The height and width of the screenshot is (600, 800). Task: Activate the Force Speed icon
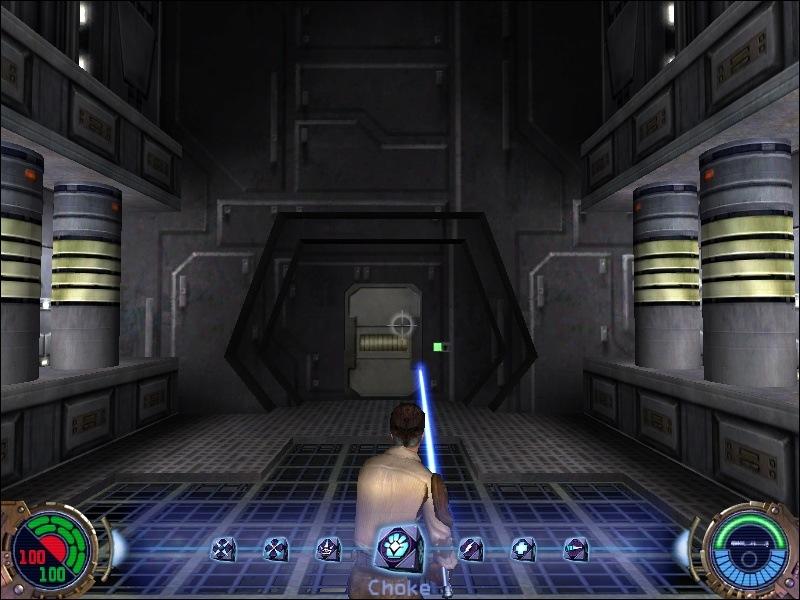575,549
